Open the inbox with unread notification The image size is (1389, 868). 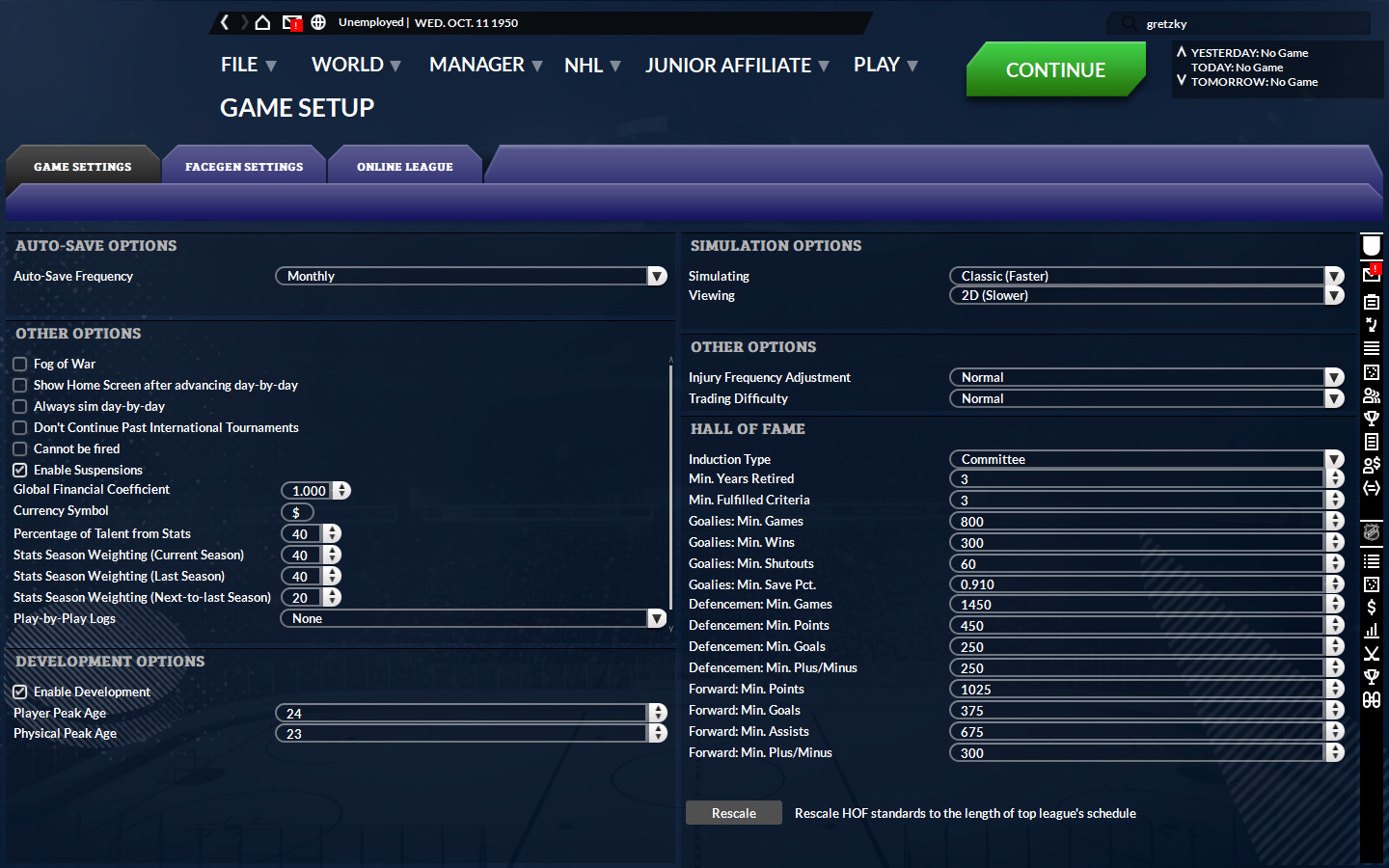(x=292, y=20)
